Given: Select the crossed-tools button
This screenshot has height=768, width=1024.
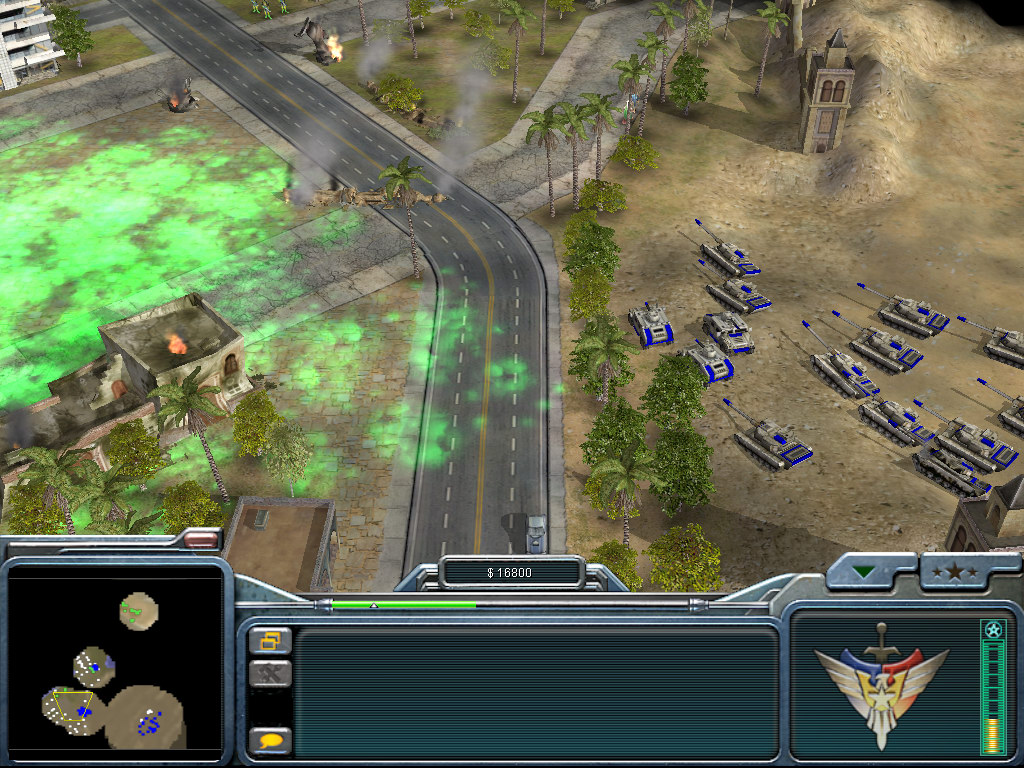Looking at the screenshot, I should point(270,674).
